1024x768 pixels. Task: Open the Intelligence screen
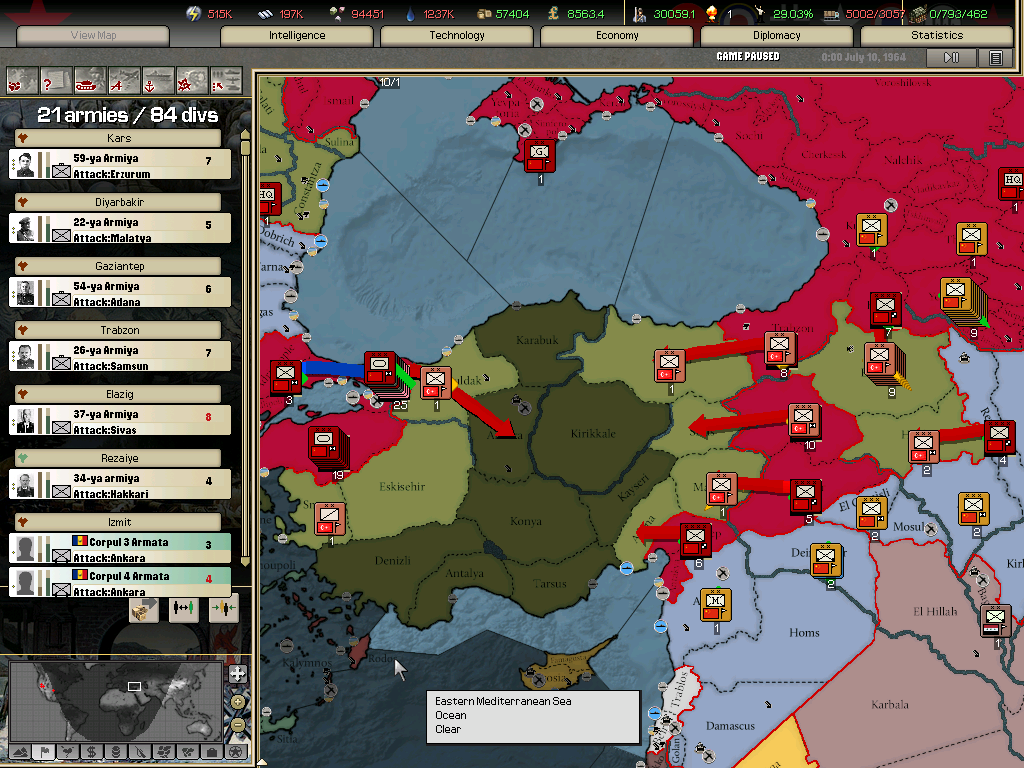tap(297, 36)
